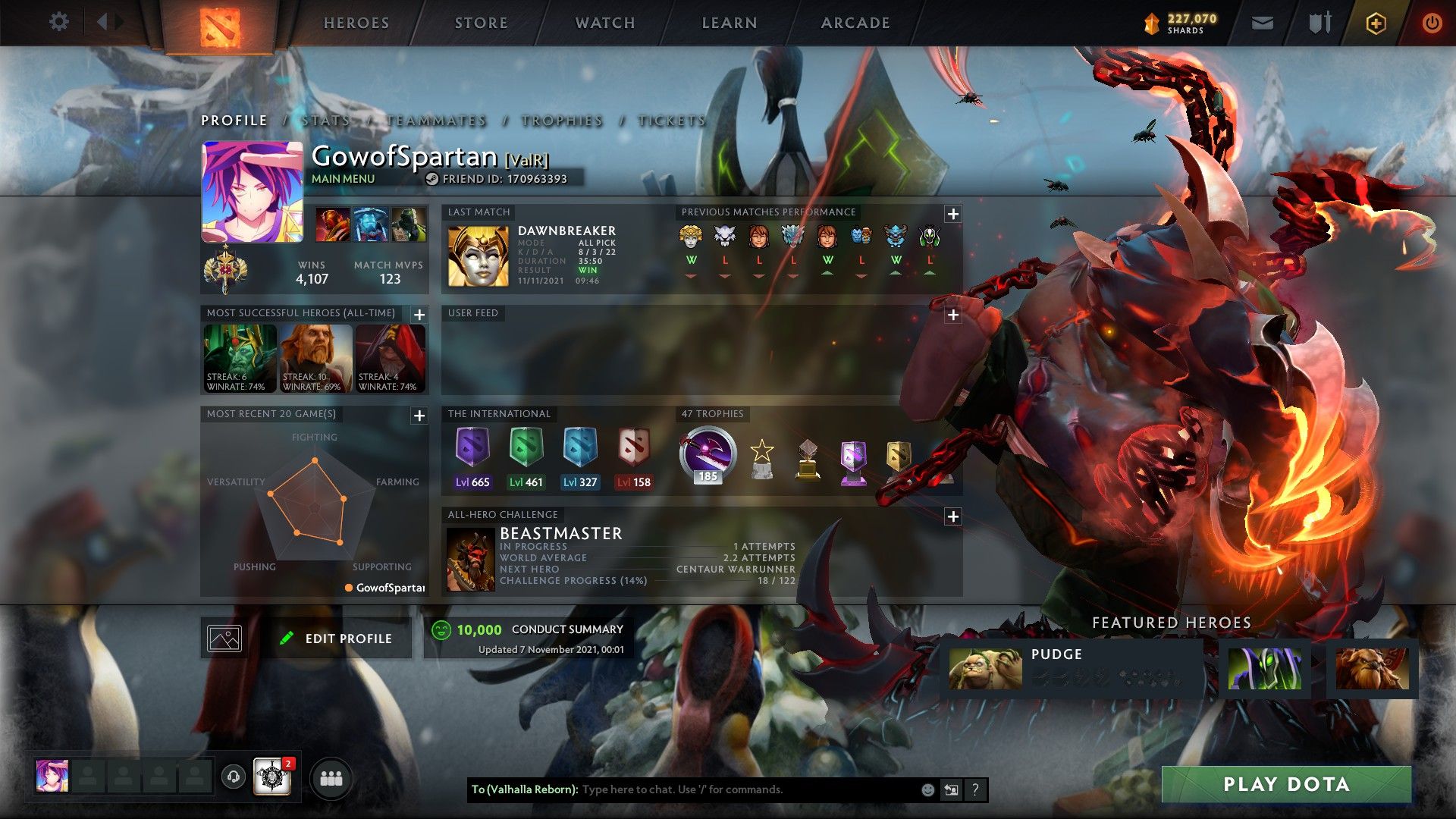Open the Trophies profile tab
Screen dimensions: 1456x819
(x=562, y=121)
